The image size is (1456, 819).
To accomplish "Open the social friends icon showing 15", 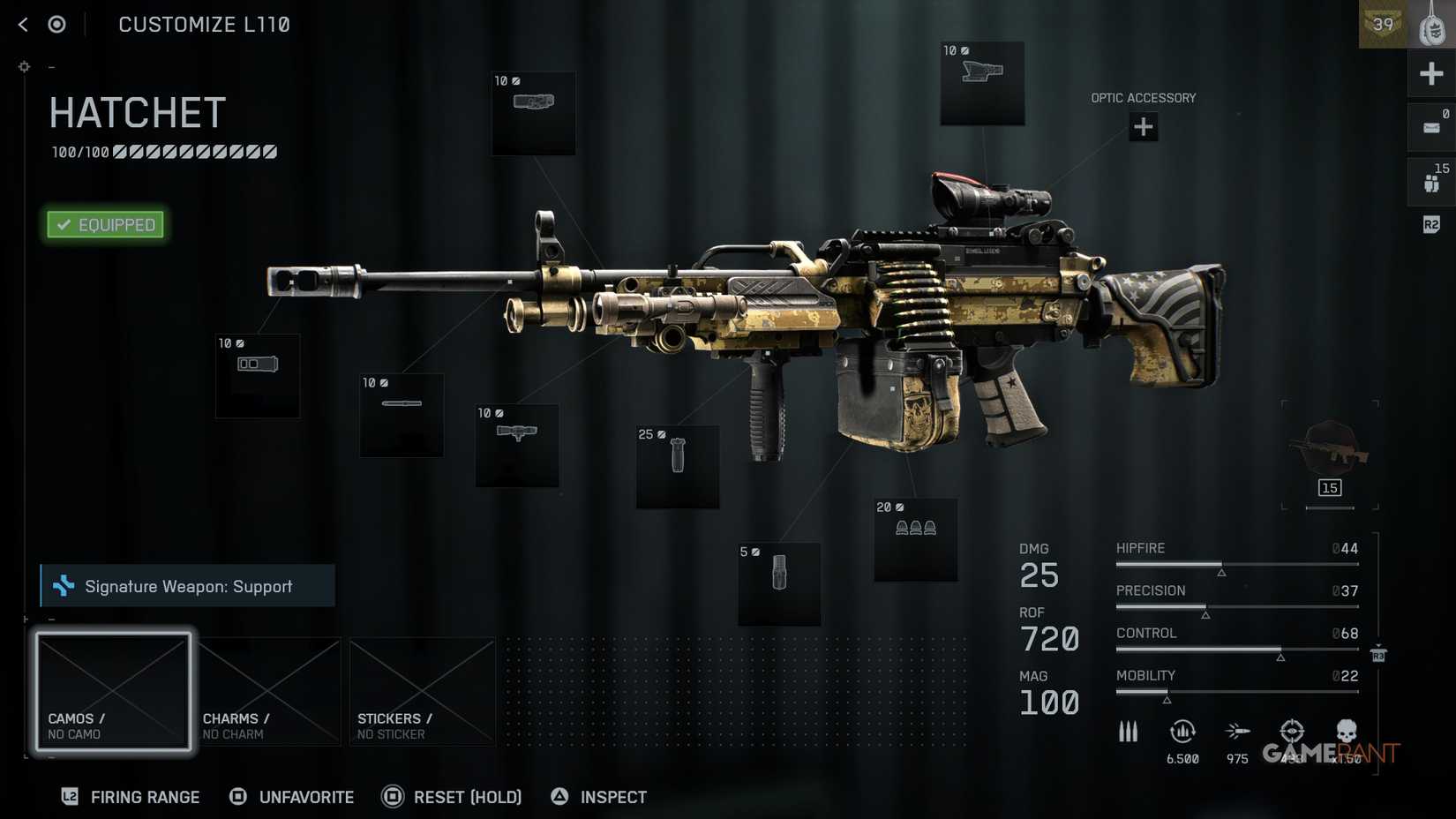I will point(1430,181).
